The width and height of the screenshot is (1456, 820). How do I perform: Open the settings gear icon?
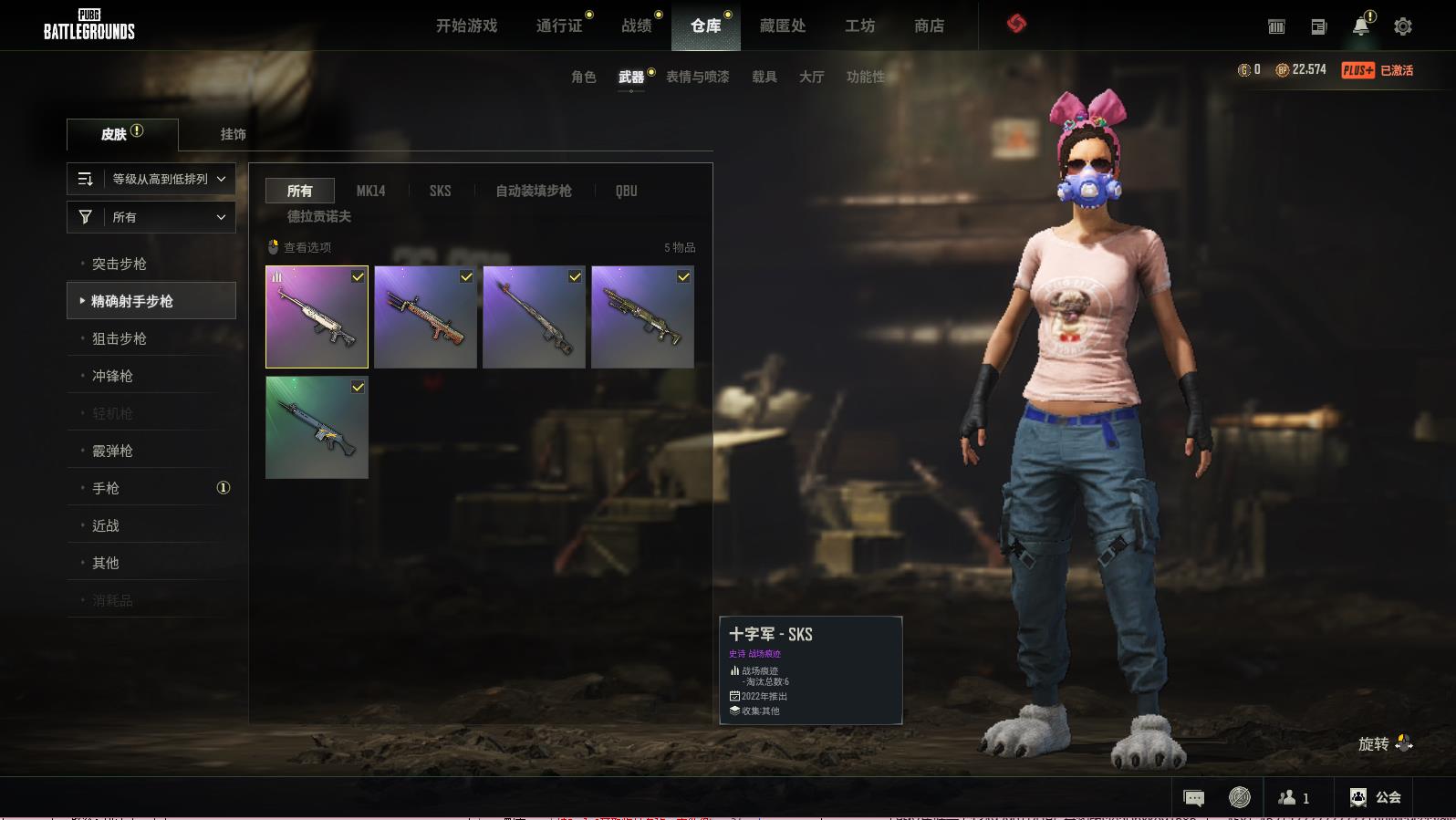[1403, 26]
